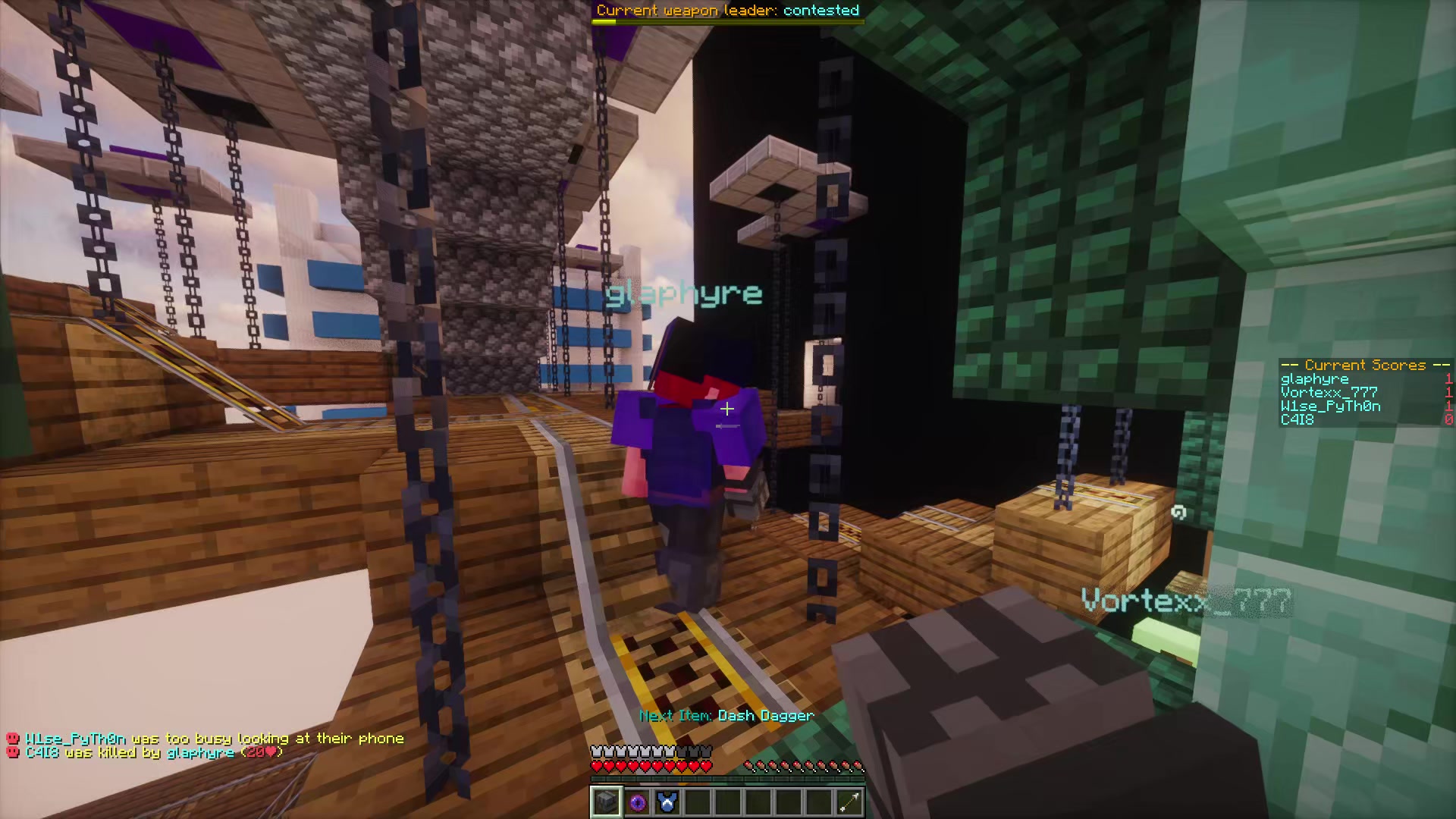Expand the Current Scores panel header

1363,365
